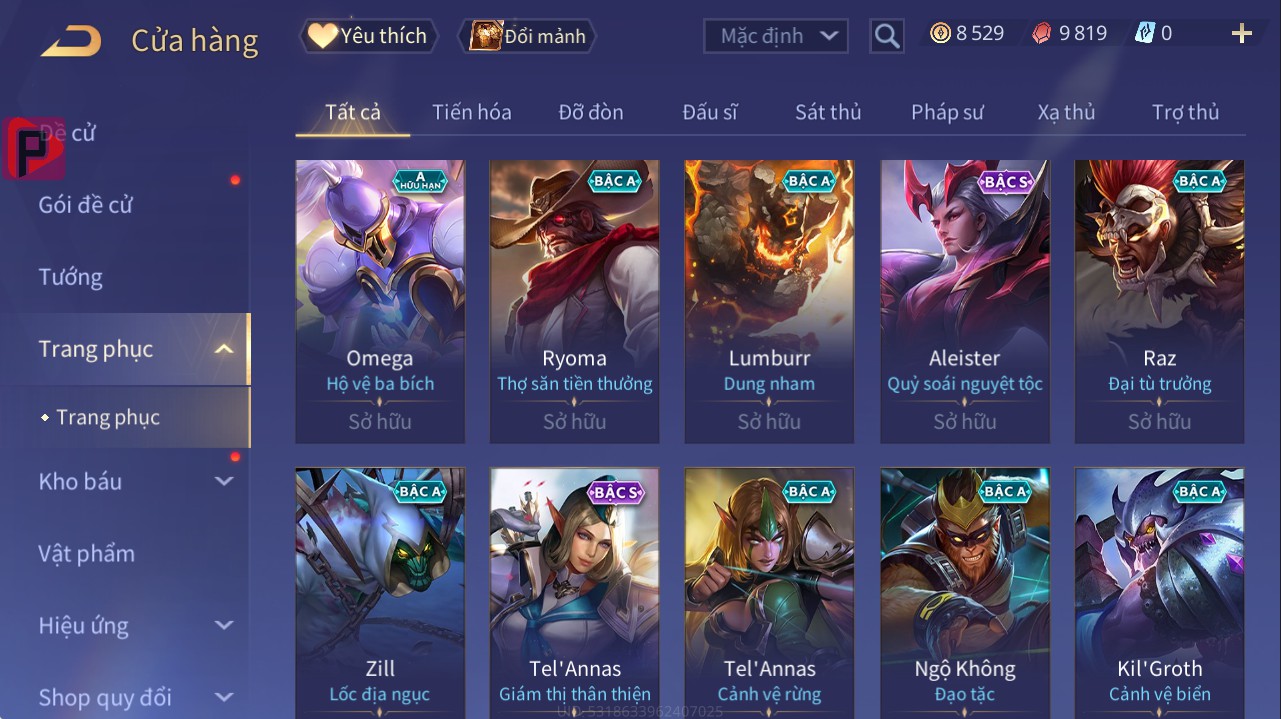View the Xạ thủ skins tab
The image size is (1281, 719).
(1066, 112)
